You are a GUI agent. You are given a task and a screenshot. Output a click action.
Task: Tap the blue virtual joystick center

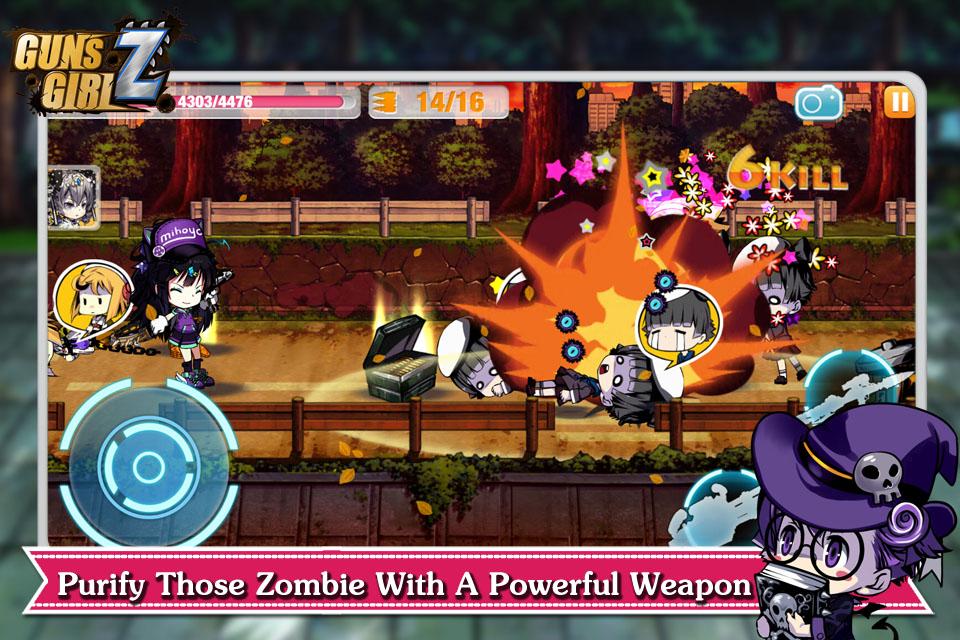148,464
